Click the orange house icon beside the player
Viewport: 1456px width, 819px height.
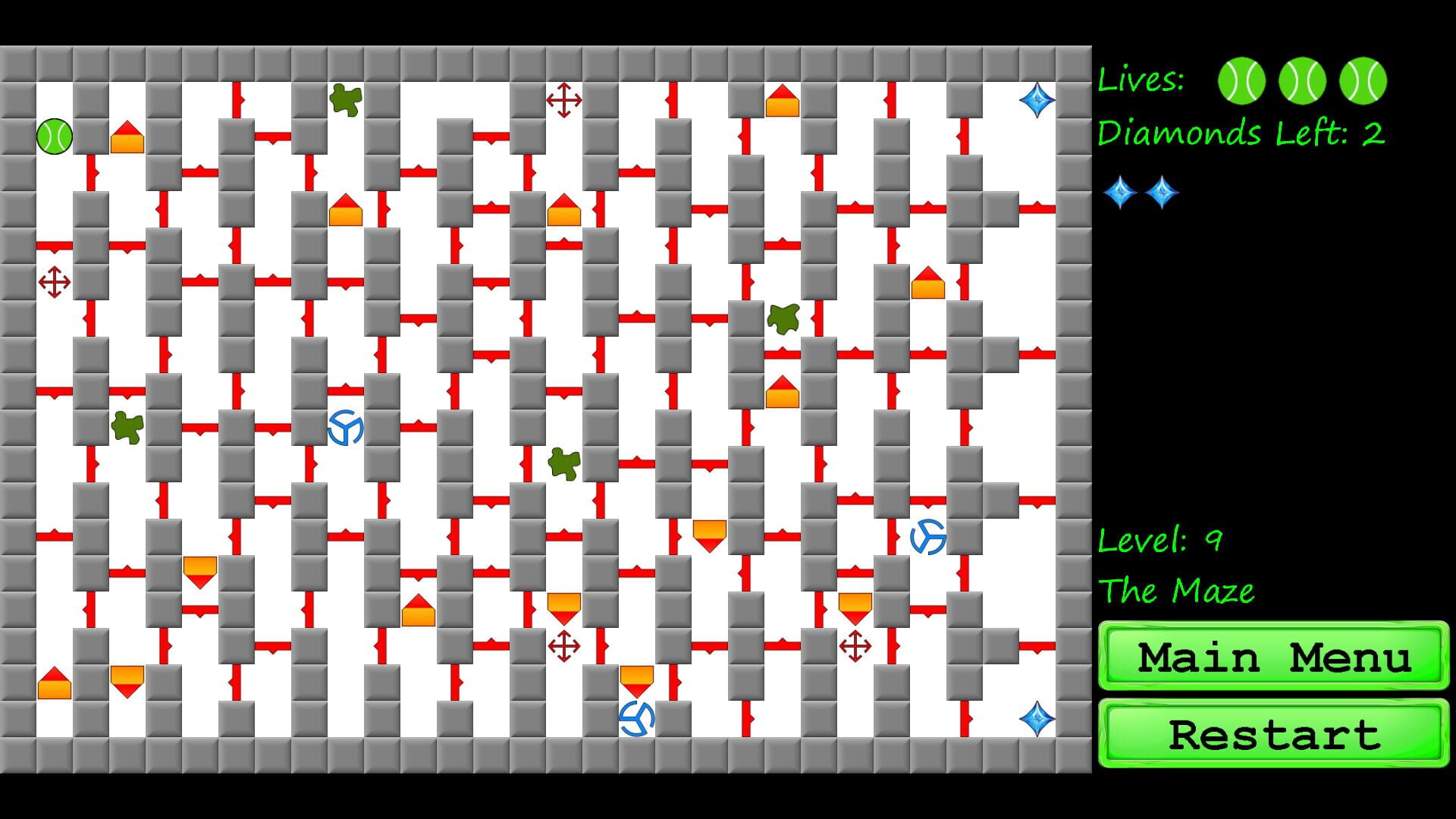click(x=127, y=139)
